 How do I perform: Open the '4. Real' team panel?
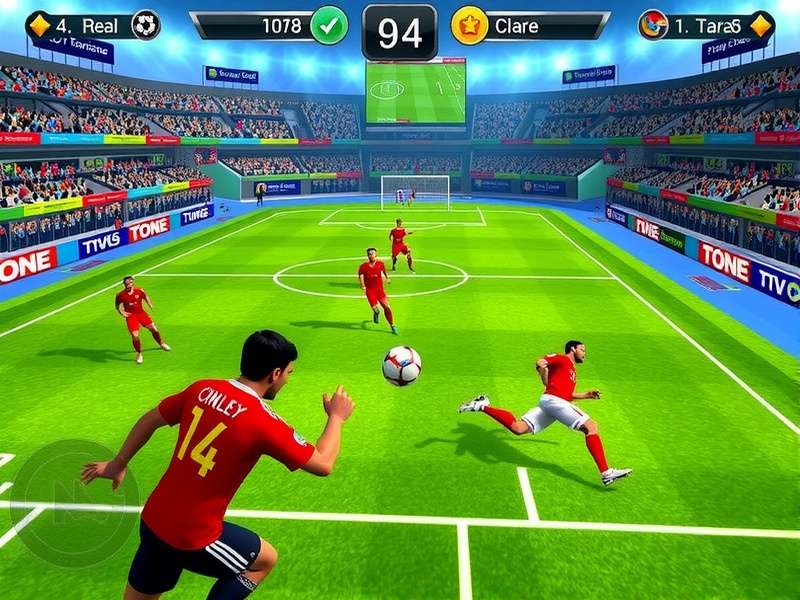point(85,25)
